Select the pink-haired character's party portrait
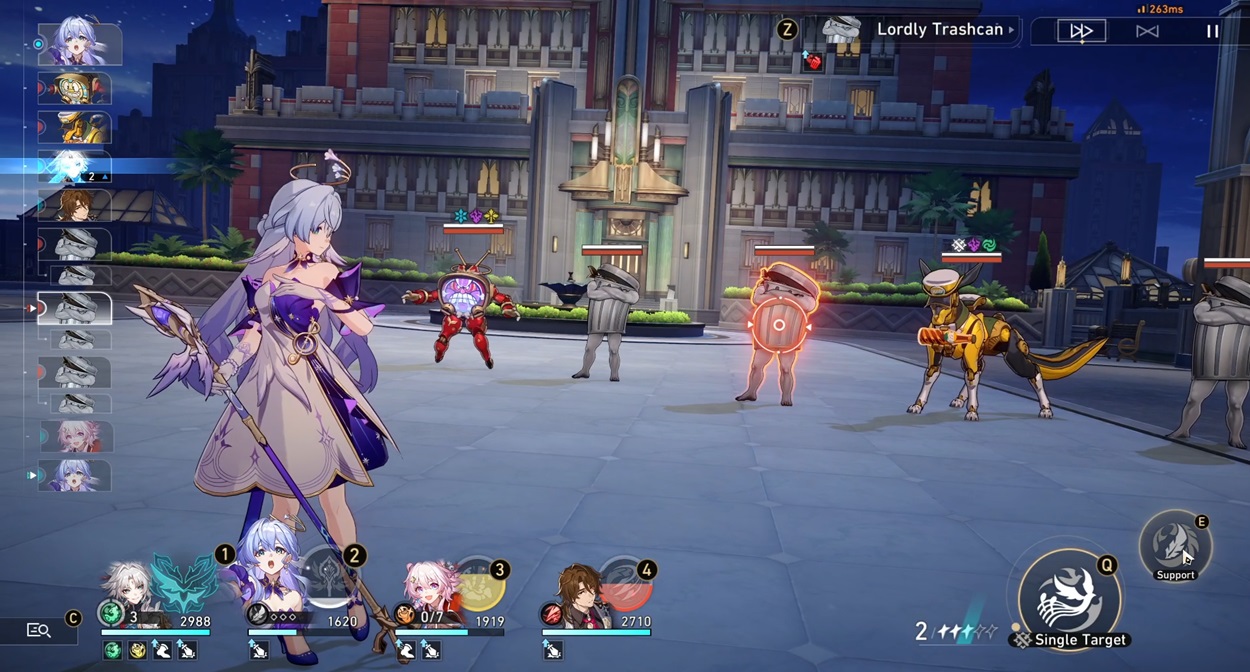The width and height of the screenshot is (1250, 672). [431, 588]
